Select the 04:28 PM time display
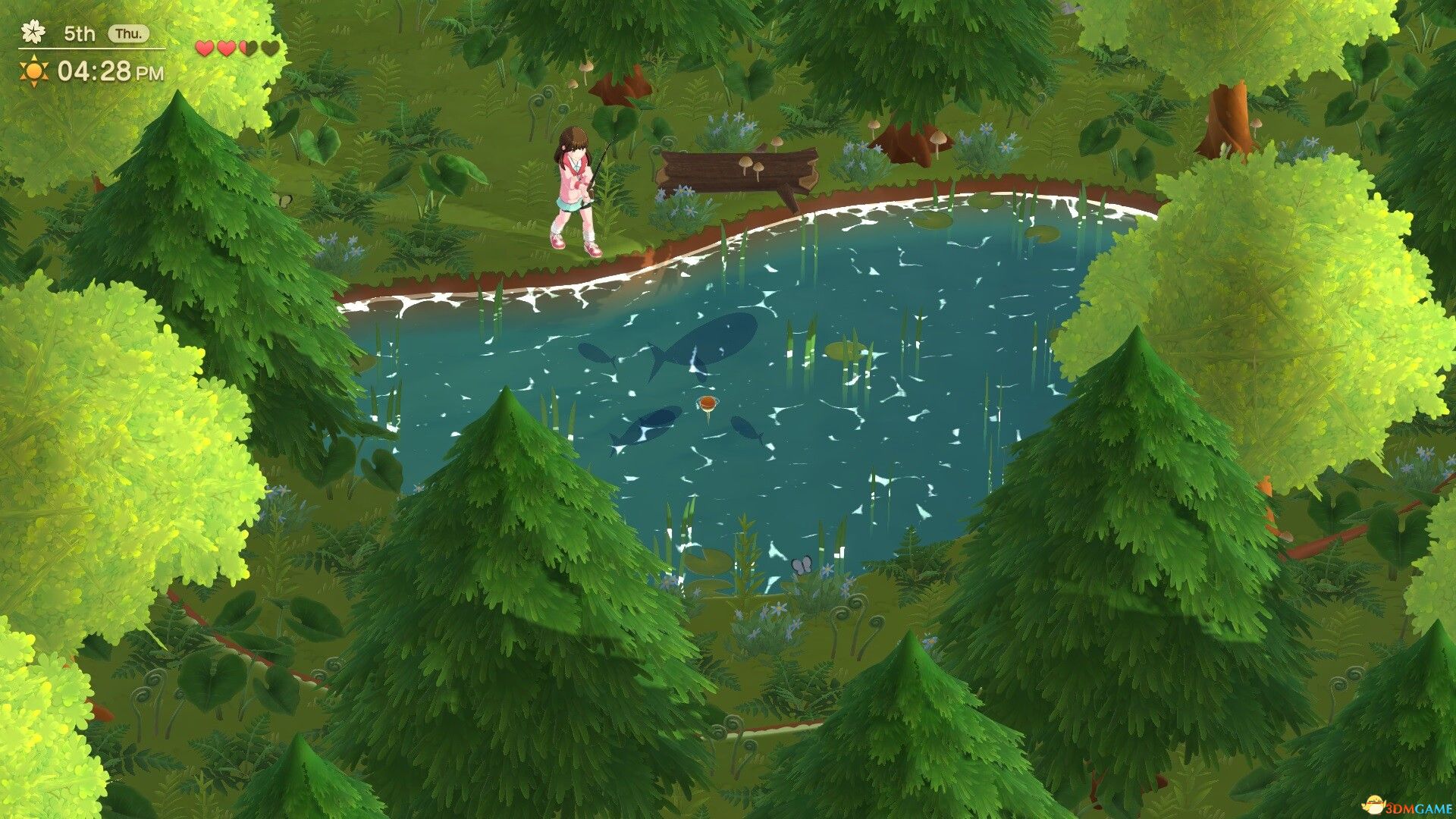Viewport: 1456px width, 819px height. tap(110, 71)
